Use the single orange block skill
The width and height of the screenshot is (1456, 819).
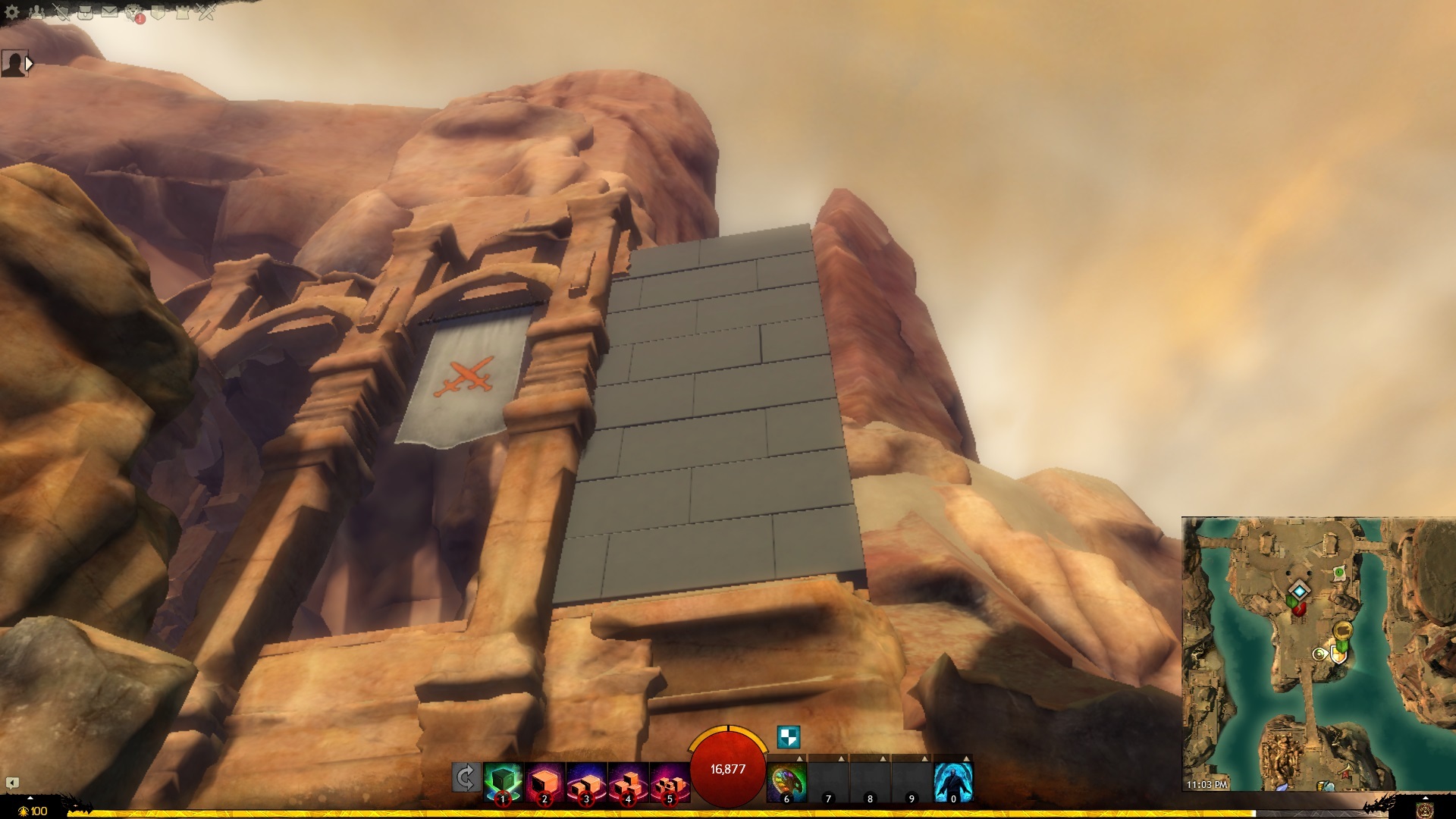pyautogui.click(x=544, y=781)
